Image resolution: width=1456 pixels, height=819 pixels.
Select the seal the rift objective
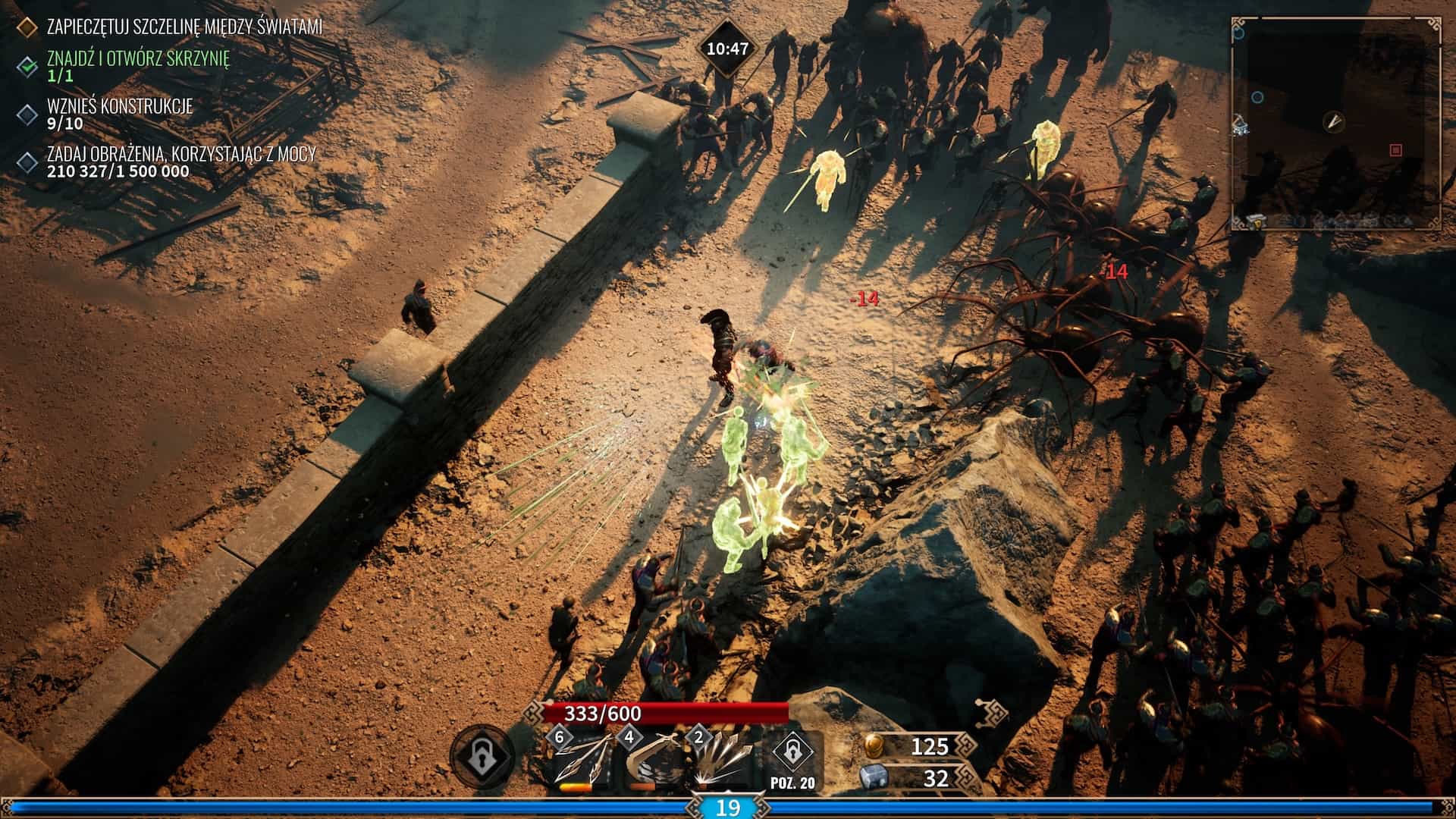184,27
